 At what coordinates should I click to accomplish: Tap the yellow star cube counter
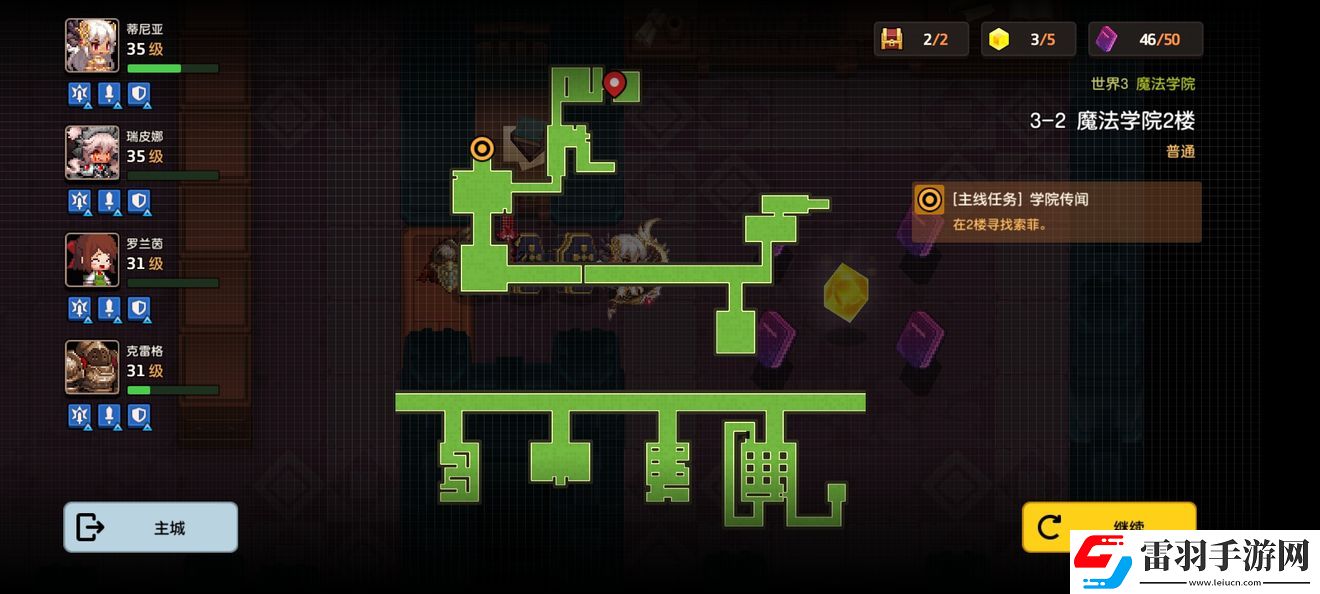coord(999,40)
